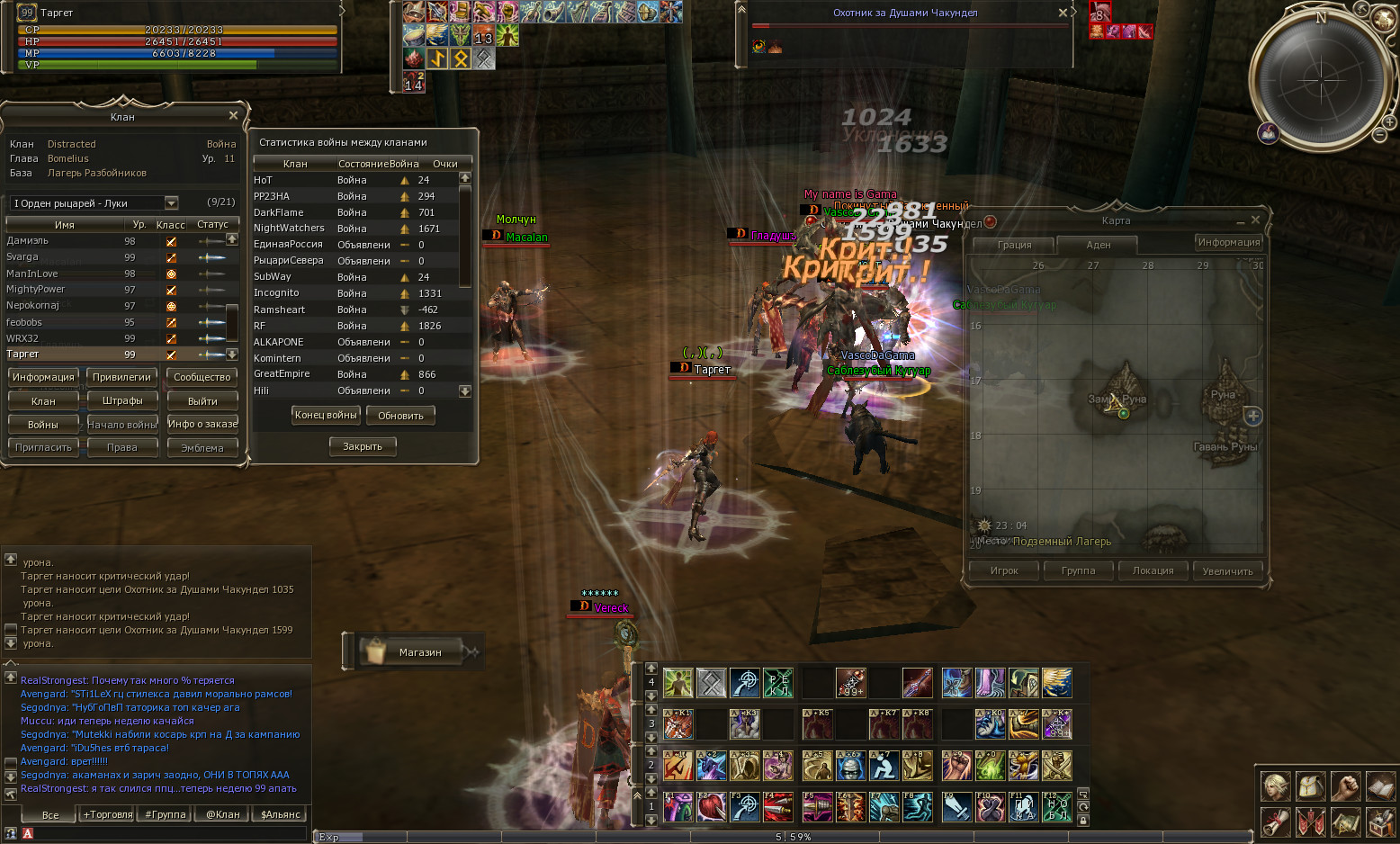
Task: Click the Увеличить map button
Action: point(1227,570)
